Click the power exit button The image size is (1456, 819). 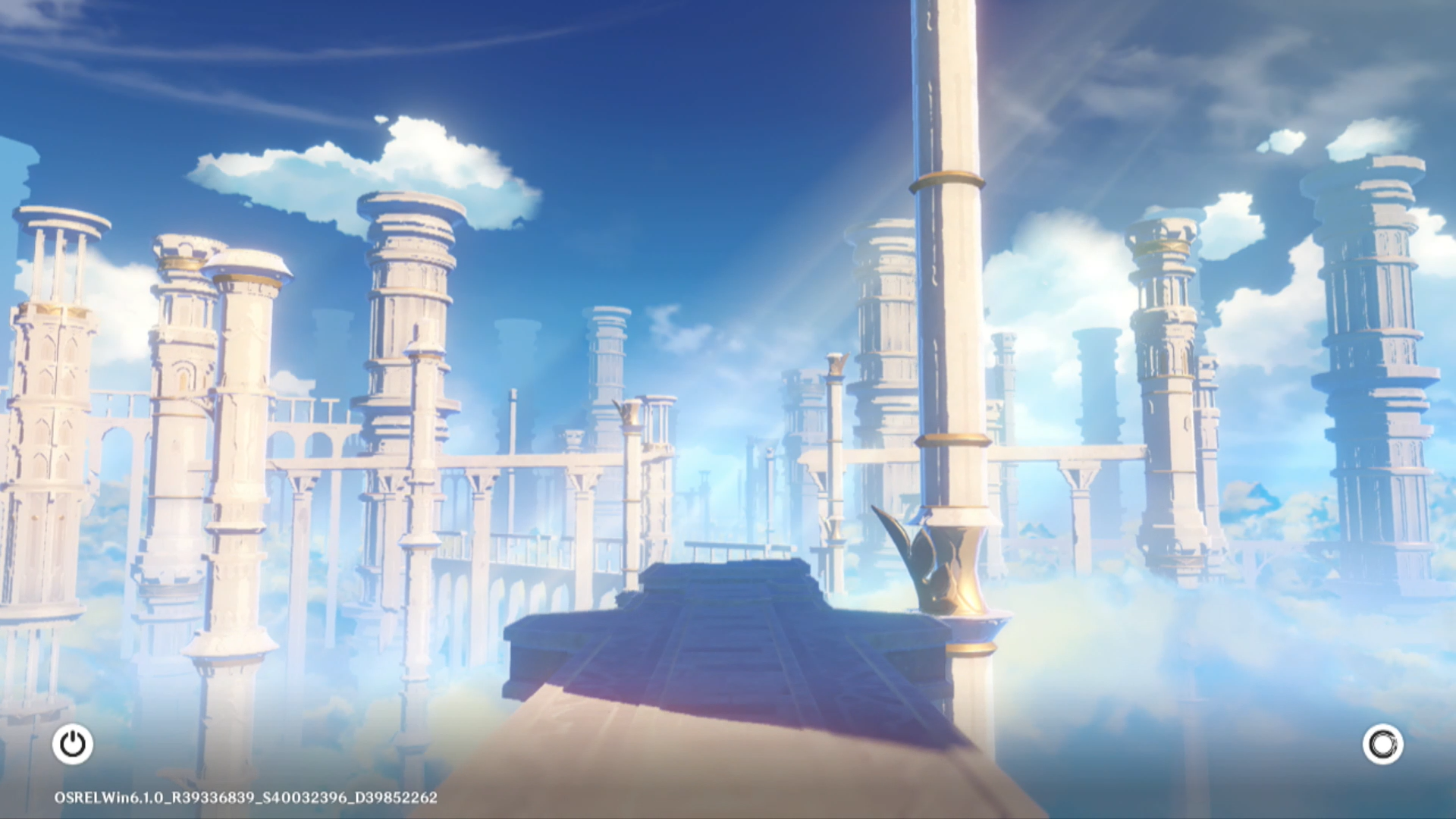(x=73, y=744)
